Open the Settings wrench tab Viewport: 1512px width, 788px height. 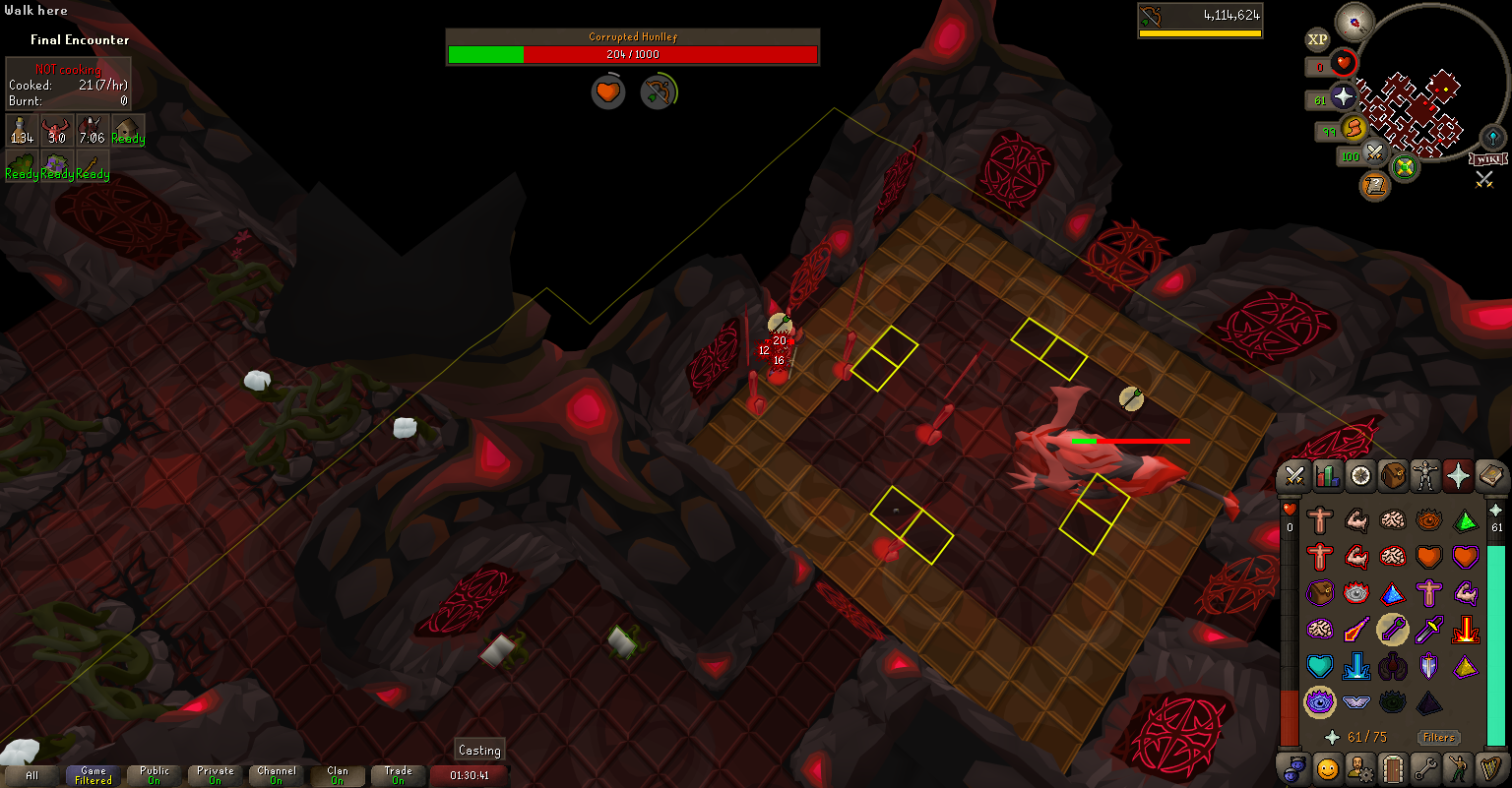(1425, 767)
